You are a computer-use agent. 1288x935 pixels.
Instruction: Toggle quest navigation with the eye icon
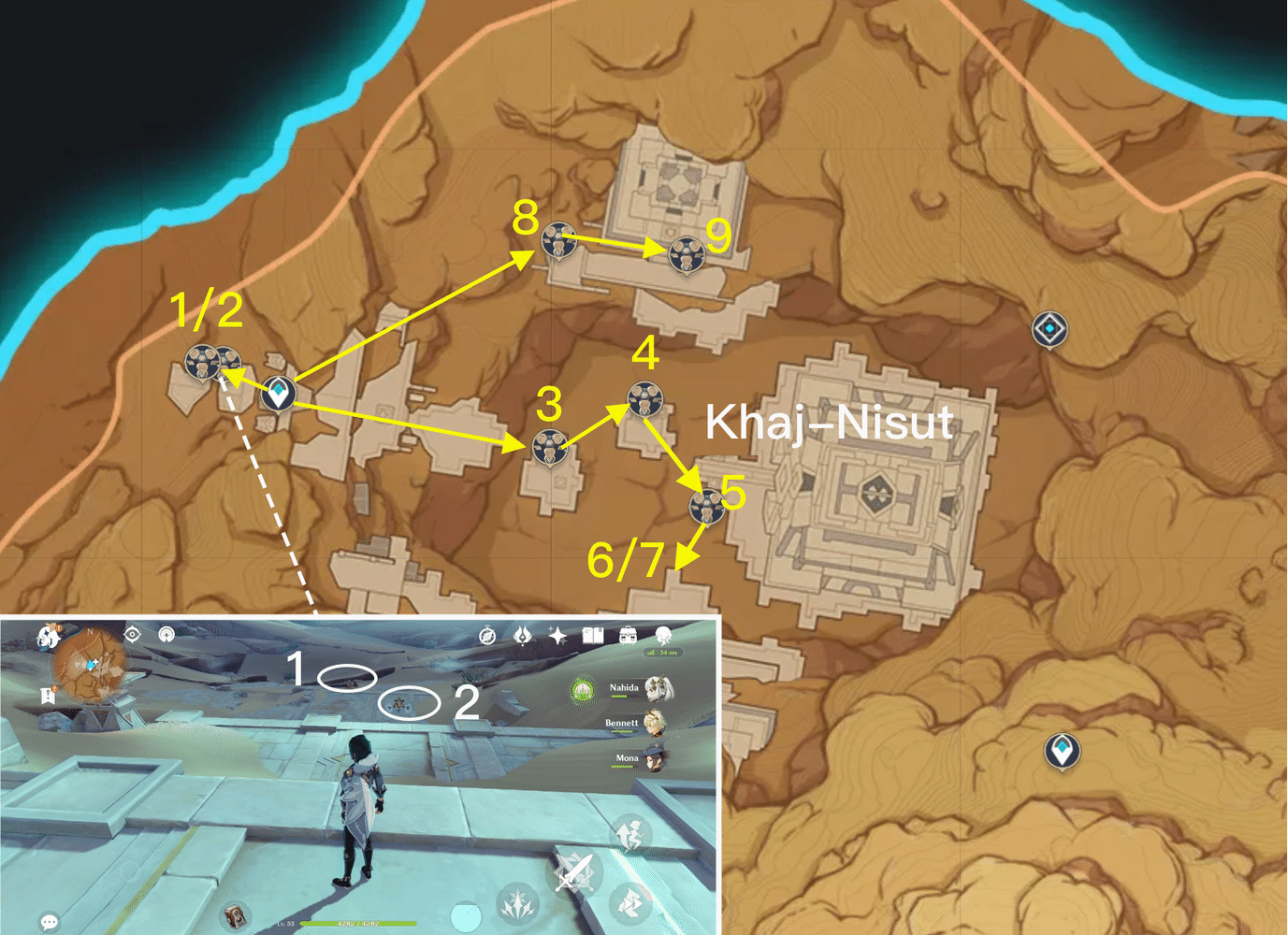[x=132, y=634]
